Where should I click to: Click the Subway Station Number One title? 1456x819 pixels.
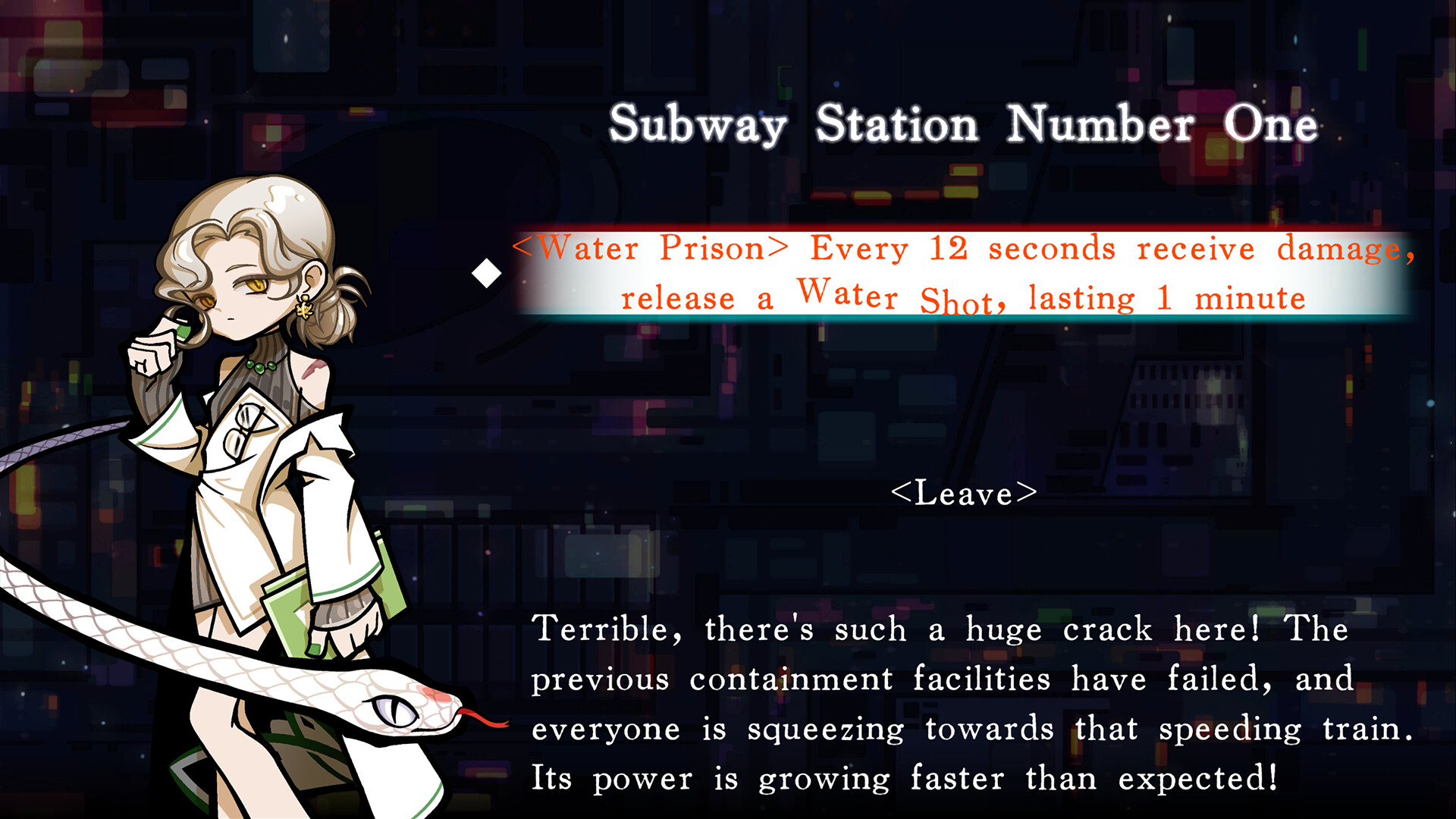click(x=962, y=124)
